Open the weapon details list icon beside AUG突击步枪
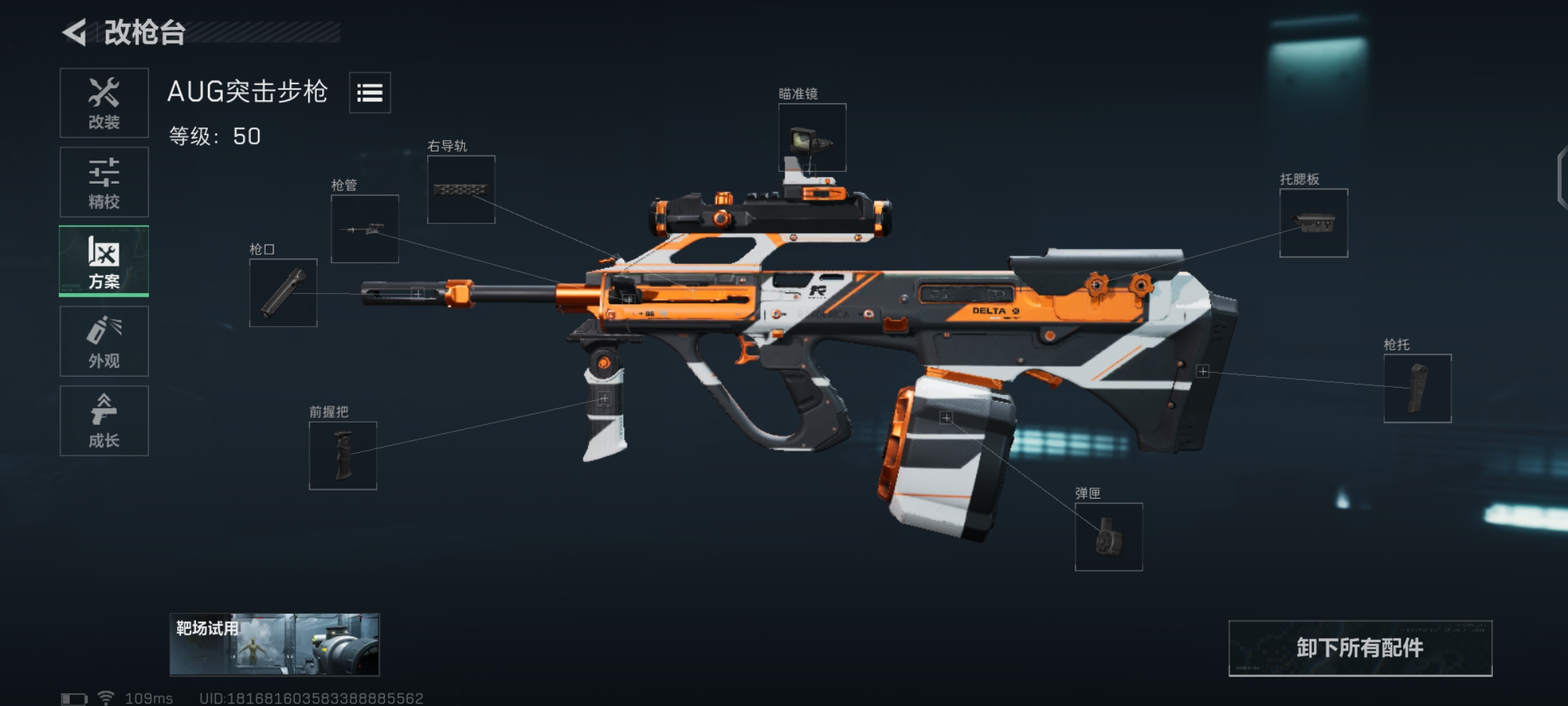The height and width of the screenshot is (706, 1568). point(370,93)
